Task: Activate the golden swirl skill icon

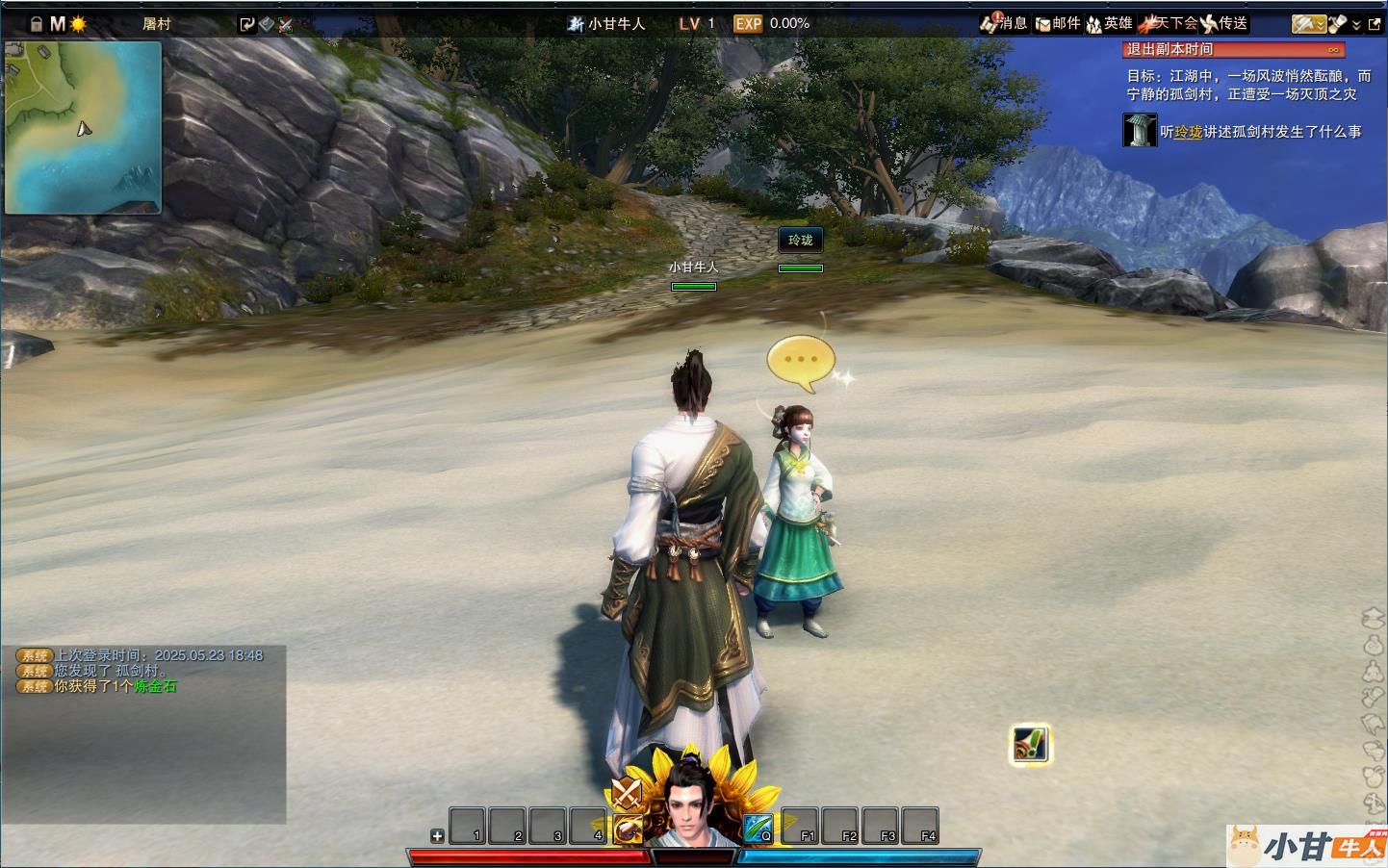Action: click(x=628, y=829)
